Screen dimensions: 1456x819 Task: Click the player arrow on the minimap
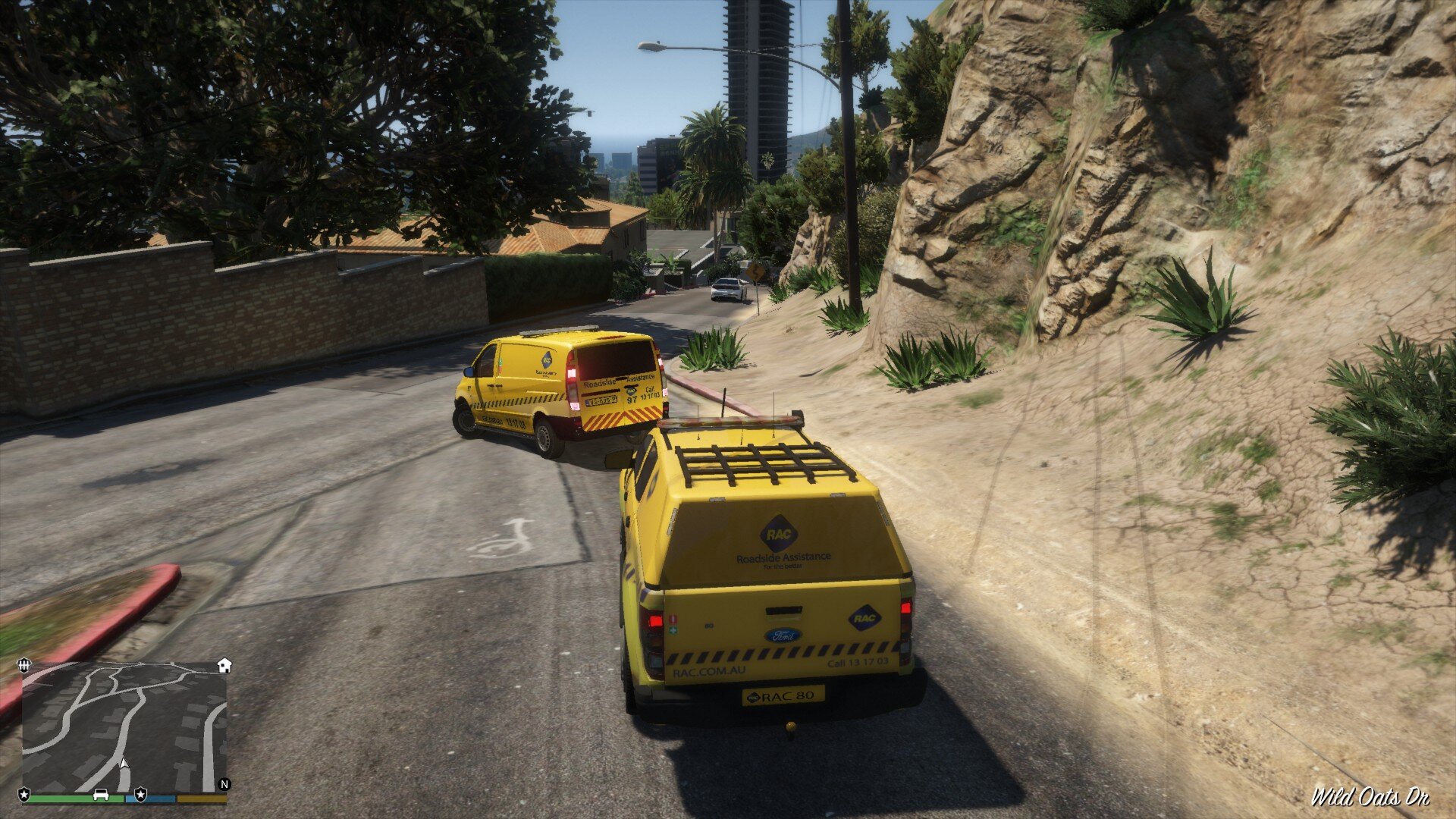(x=124, y=764)
